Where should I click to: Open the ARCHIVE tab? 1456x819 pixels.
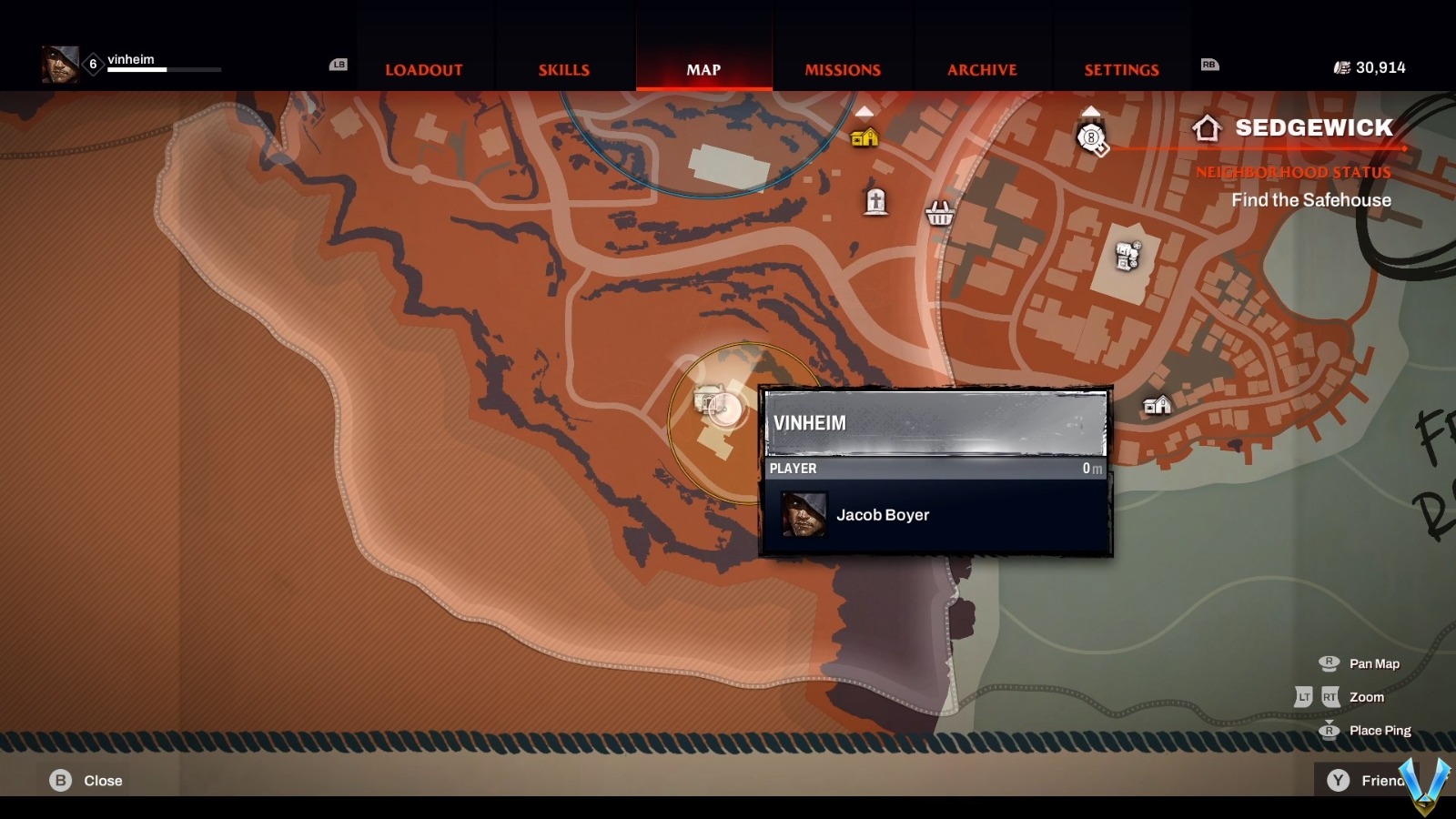(x=983, y=69)
